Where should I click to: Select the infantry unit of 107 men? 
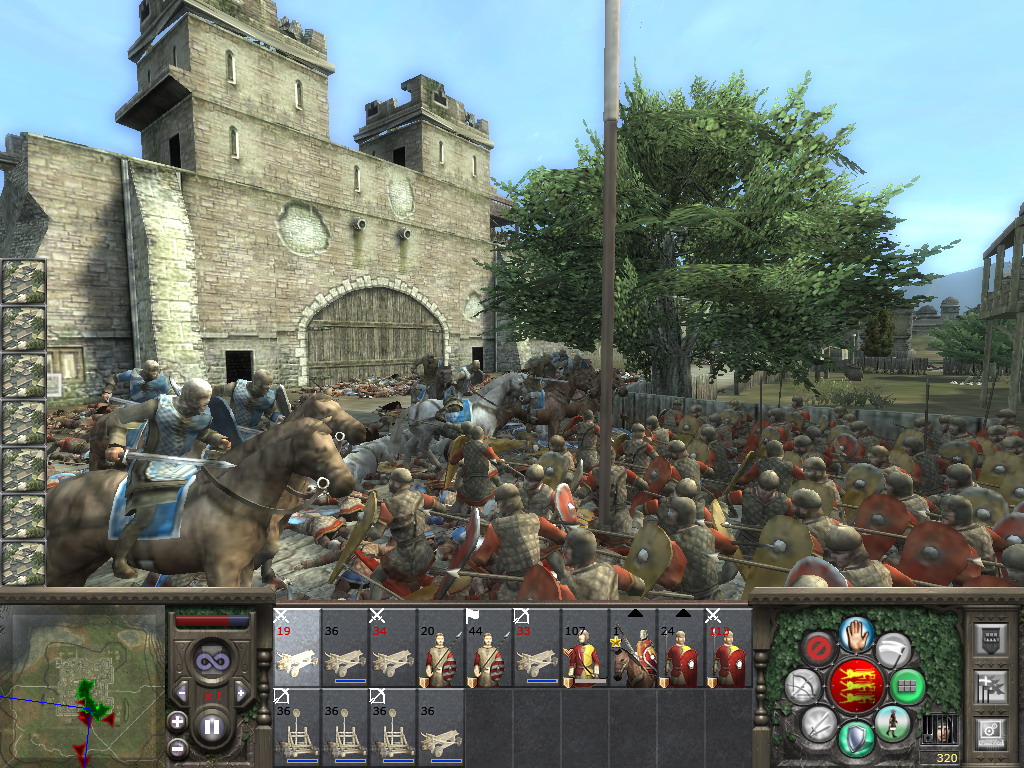click(585, 648)
